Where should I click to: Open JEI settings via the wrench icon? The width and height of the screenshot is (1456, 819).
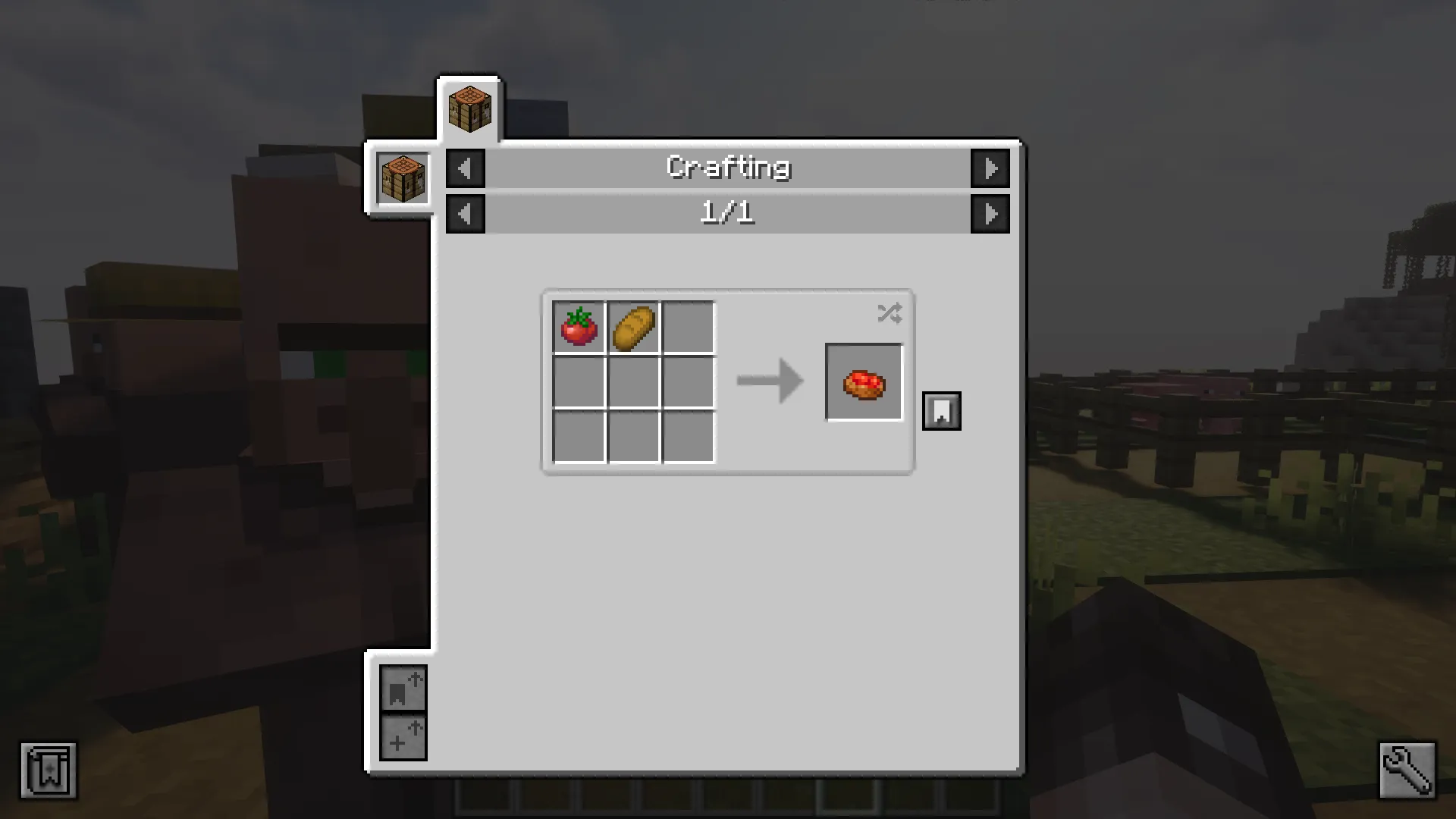1407,769
